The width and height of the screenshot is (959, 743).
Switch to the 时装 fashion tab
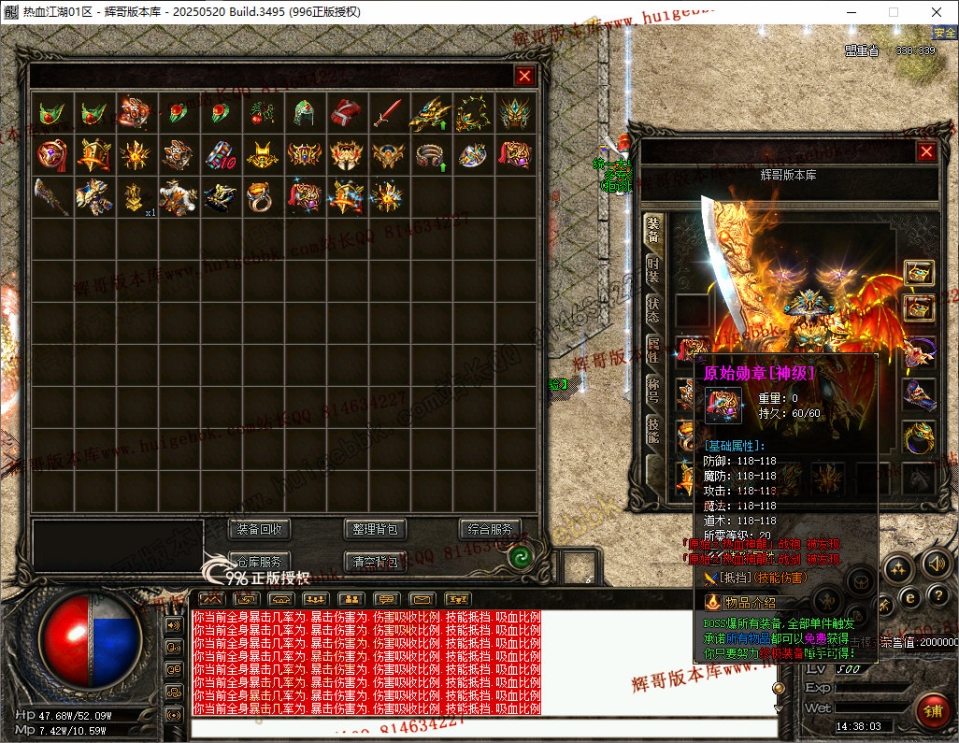[x=652, y=269]
